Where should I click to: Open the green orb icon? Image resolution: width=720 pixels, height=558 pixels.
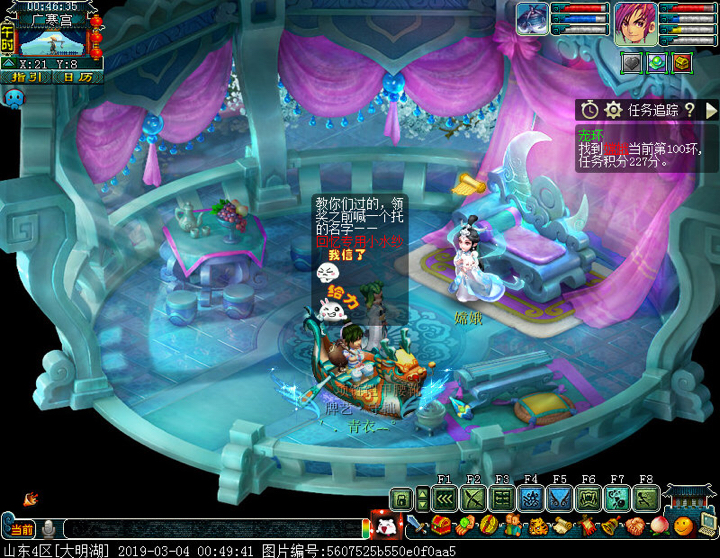tap(657, 62)
